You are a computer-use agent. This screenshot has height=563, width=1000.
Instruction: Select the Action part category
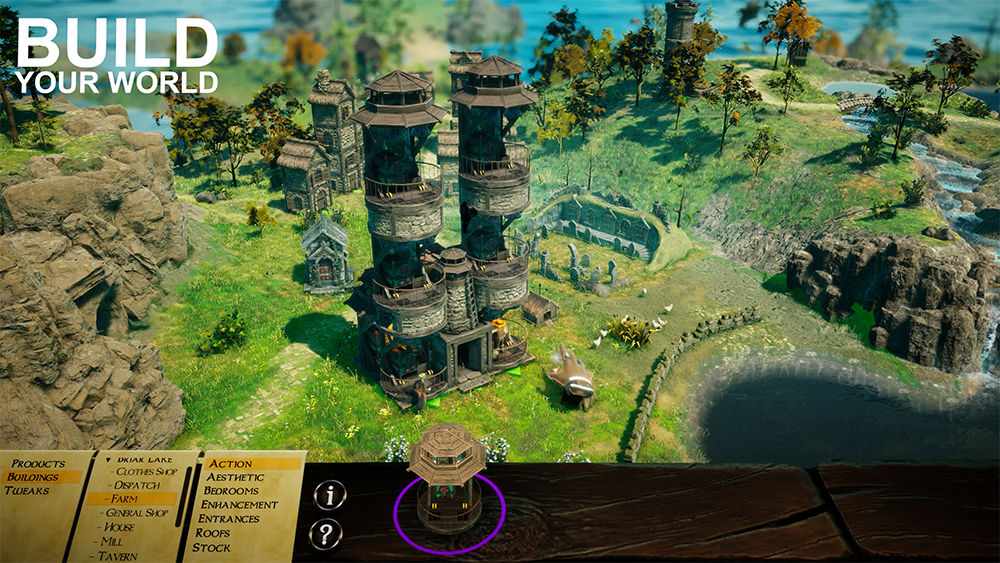(231, 464)
